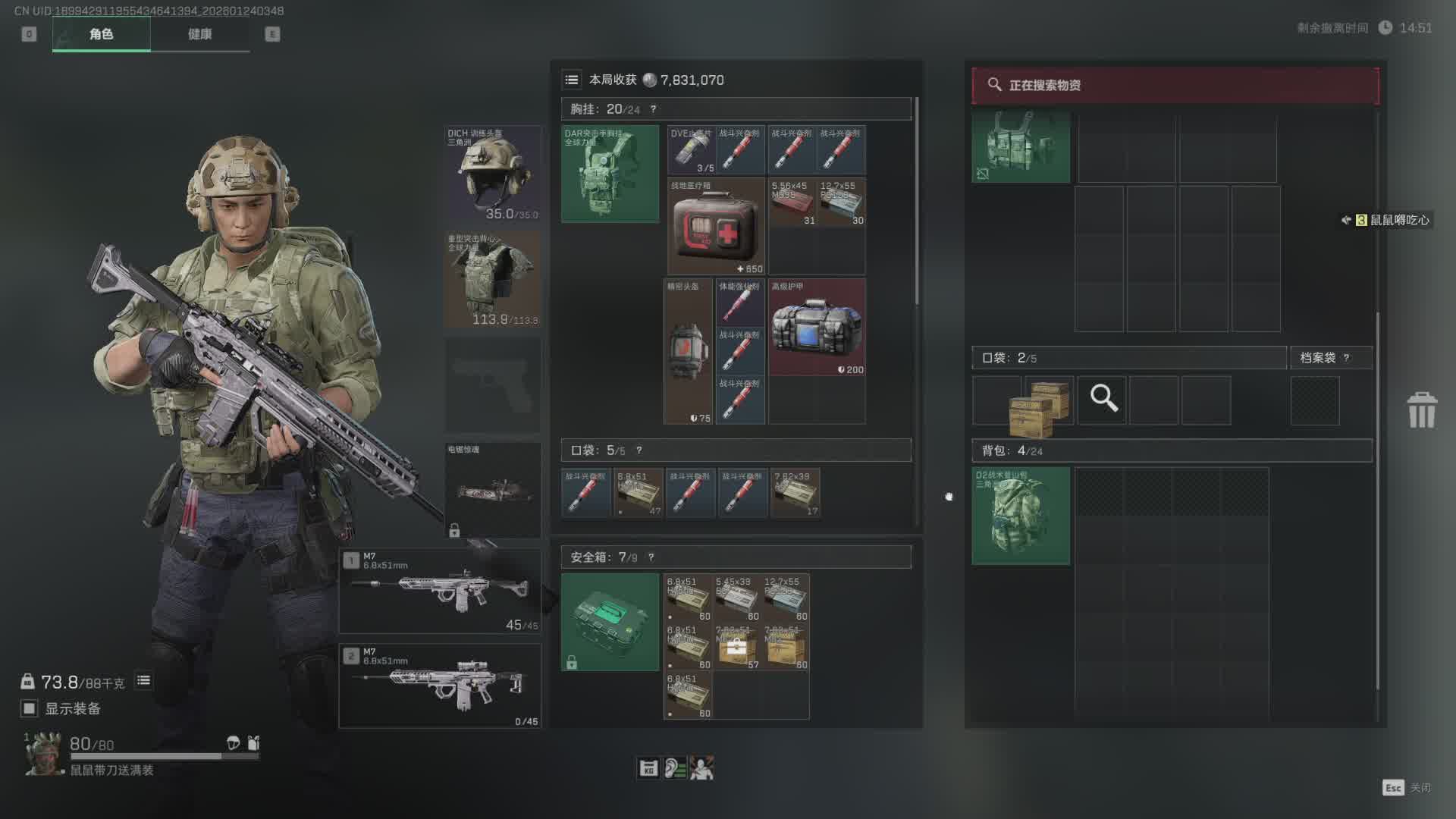Switch to the 健康 tab
The image size is (1456, 819).
click(x=199, y=34)
